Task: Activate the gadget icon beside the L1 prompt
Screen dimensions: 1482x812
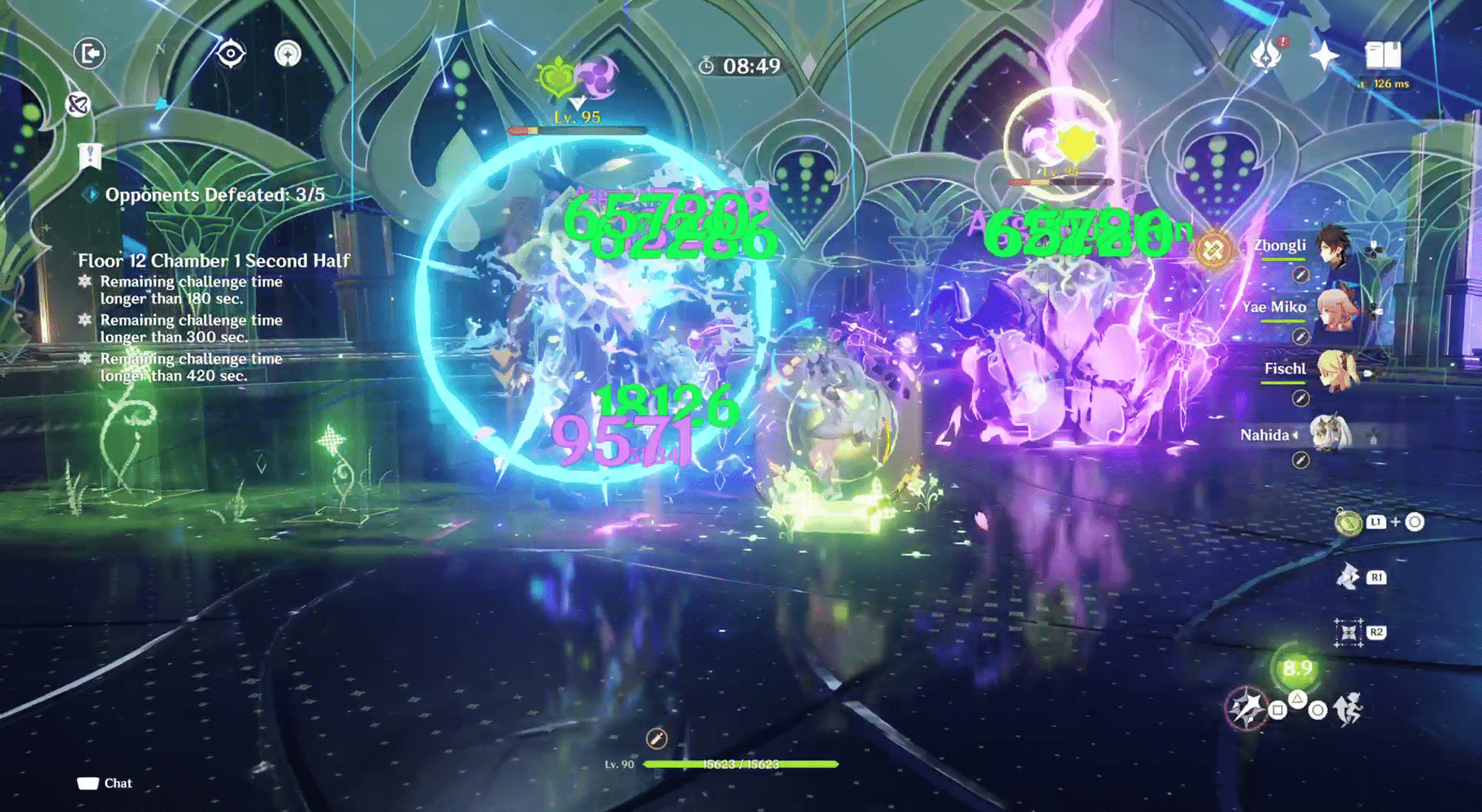Action: pyautogui.click(x=1348, y=524)
